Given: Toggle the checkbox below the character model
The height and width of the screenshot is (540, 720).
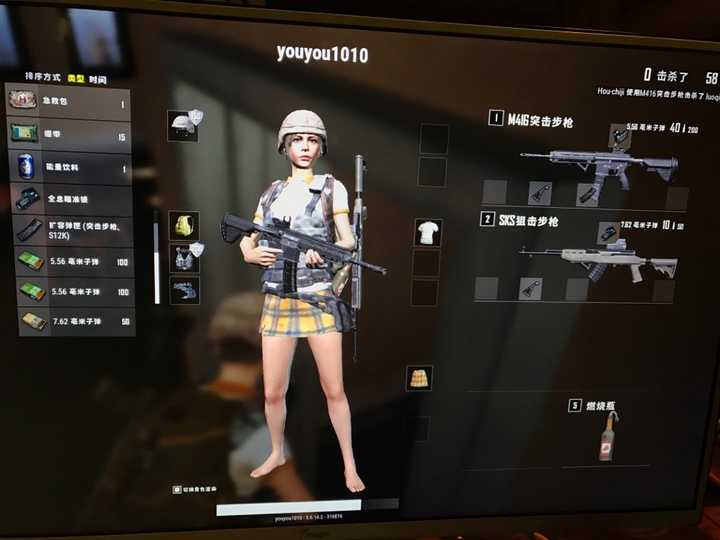Looking at the screenshot, I should [177, 490].
